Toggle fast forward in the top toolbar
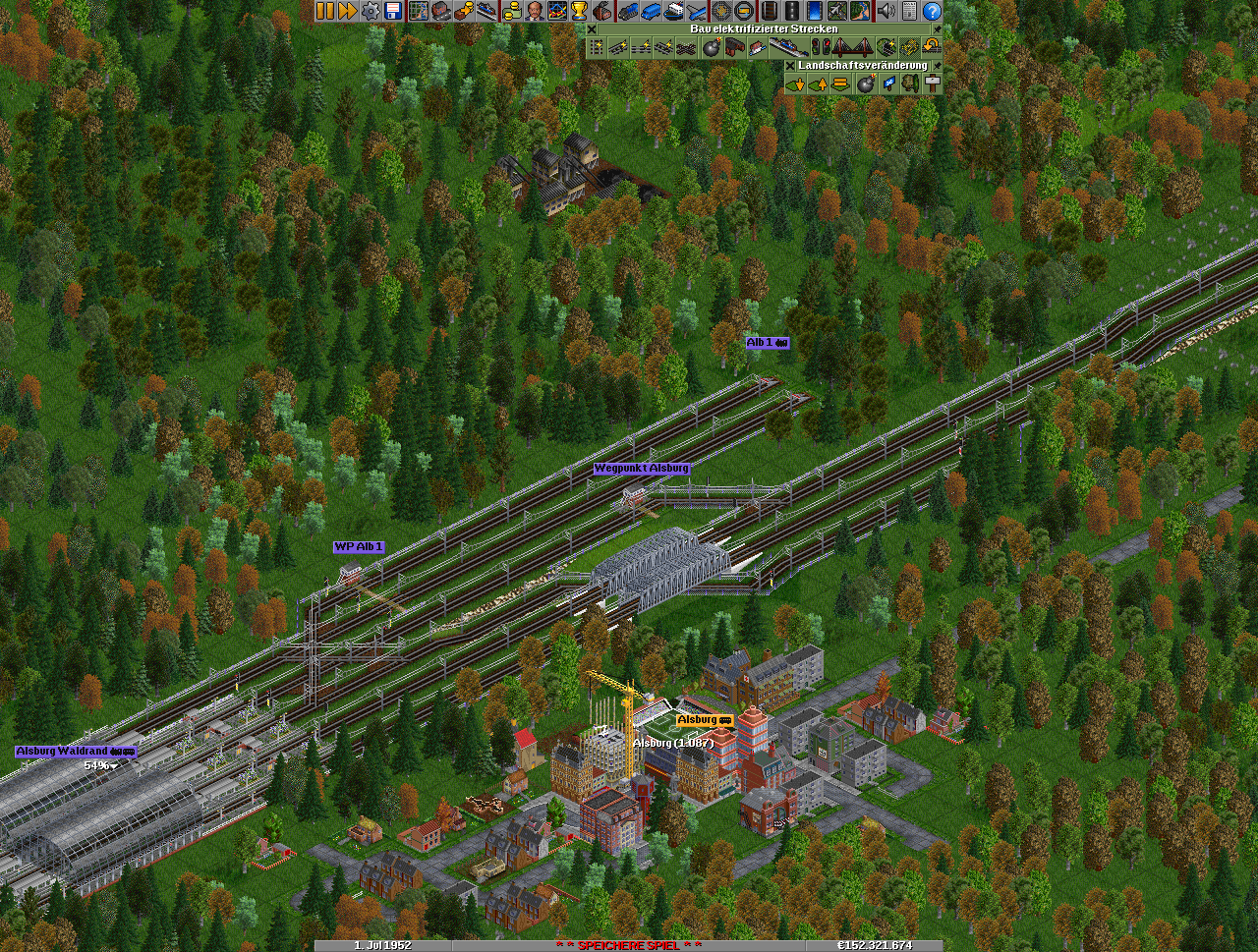This screenshot has height=952, width=1258. tap(347, 11)
